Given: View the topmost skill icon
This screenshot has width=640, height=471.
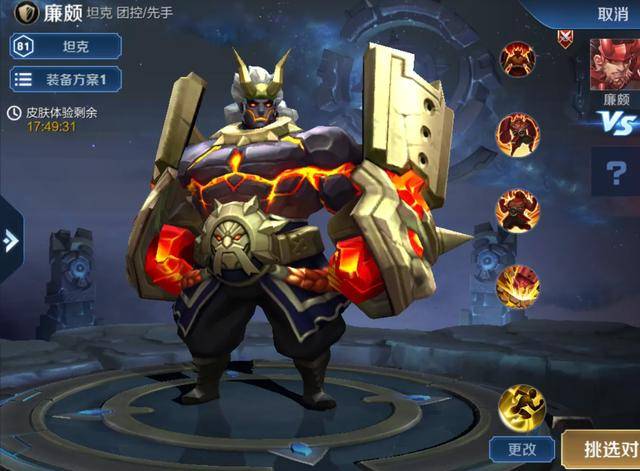Looking at the screenshot, I should [x=518, y=60].
